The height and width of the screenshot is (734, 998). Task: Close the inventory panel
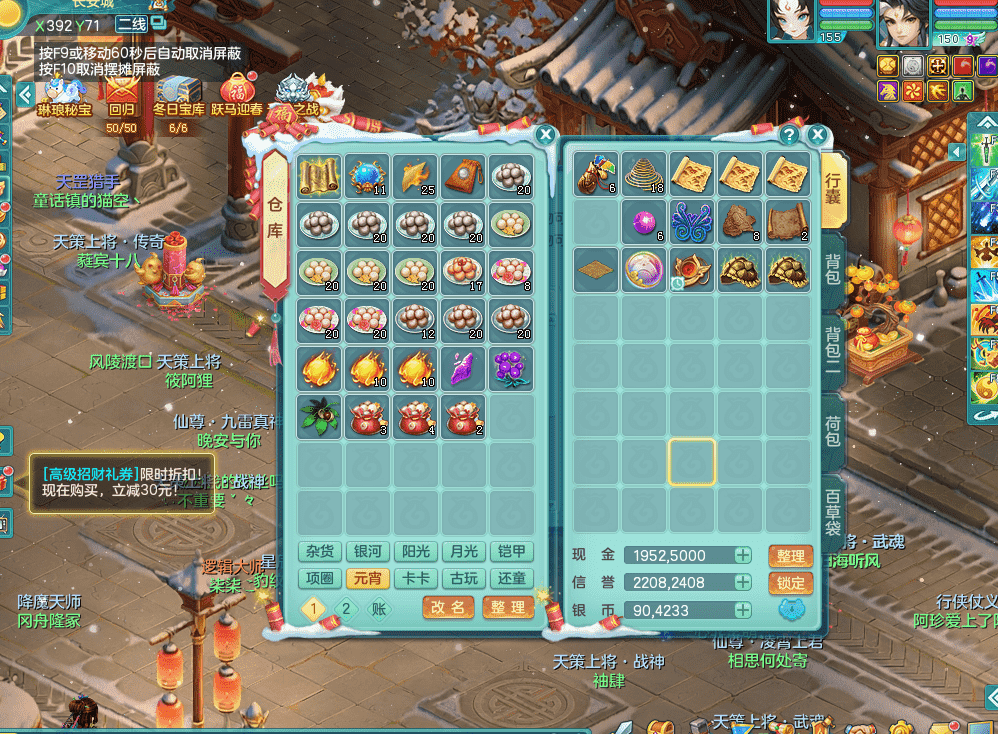(x=817, y=135)
